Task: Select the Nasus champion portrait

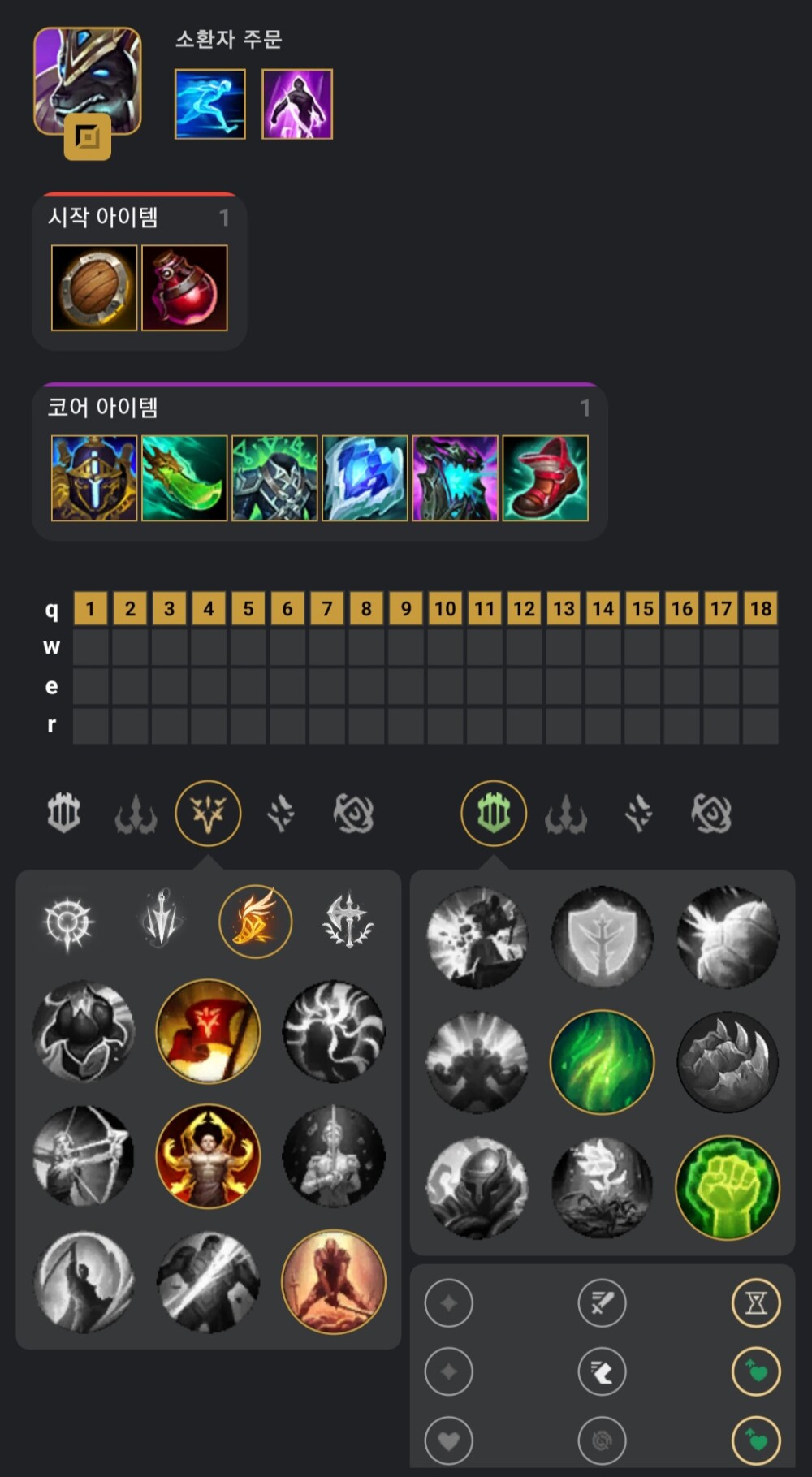Action: click(x=87, y=80)
